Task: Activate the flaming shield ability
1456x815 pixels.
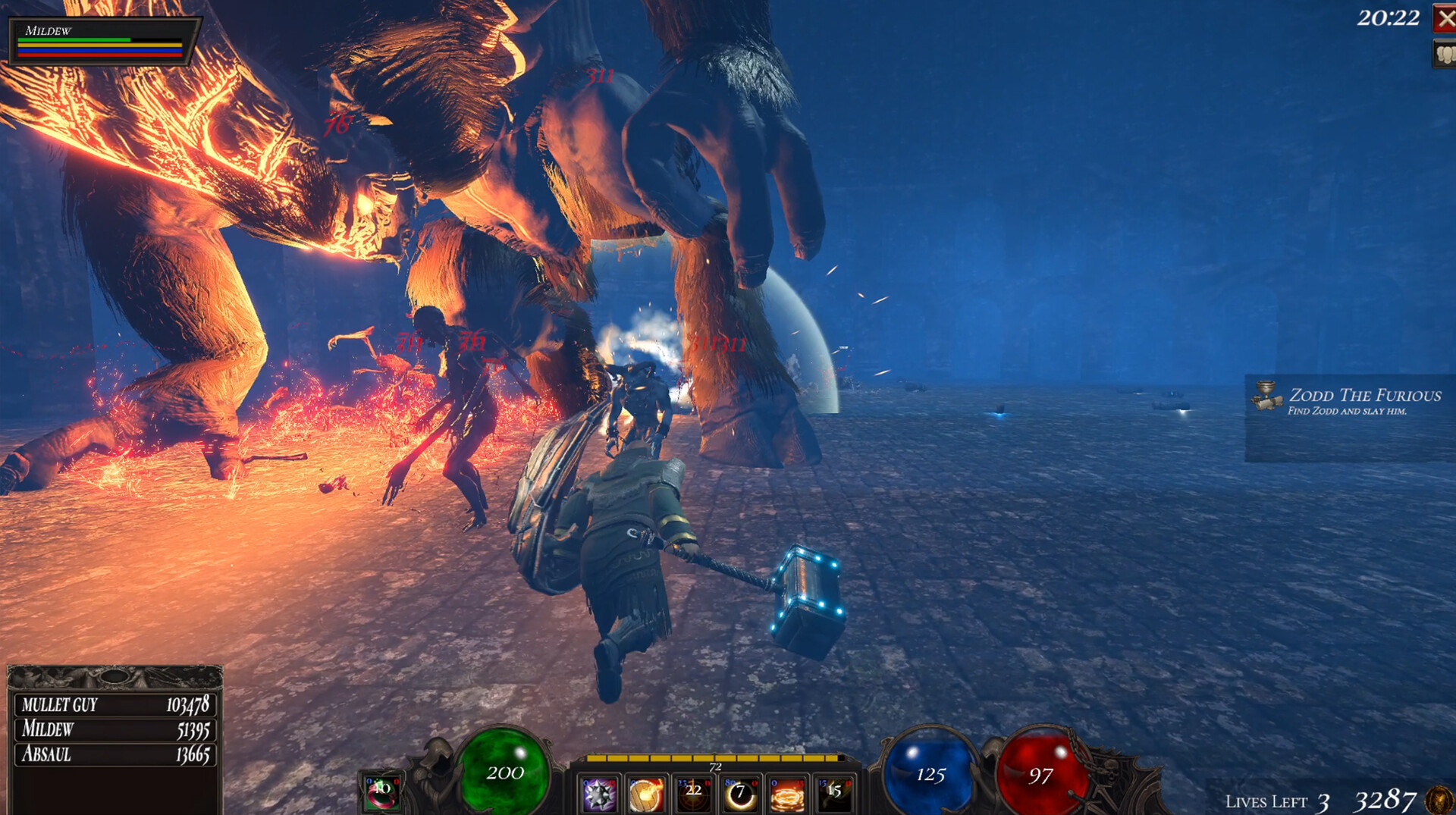Action: point(646,795)
